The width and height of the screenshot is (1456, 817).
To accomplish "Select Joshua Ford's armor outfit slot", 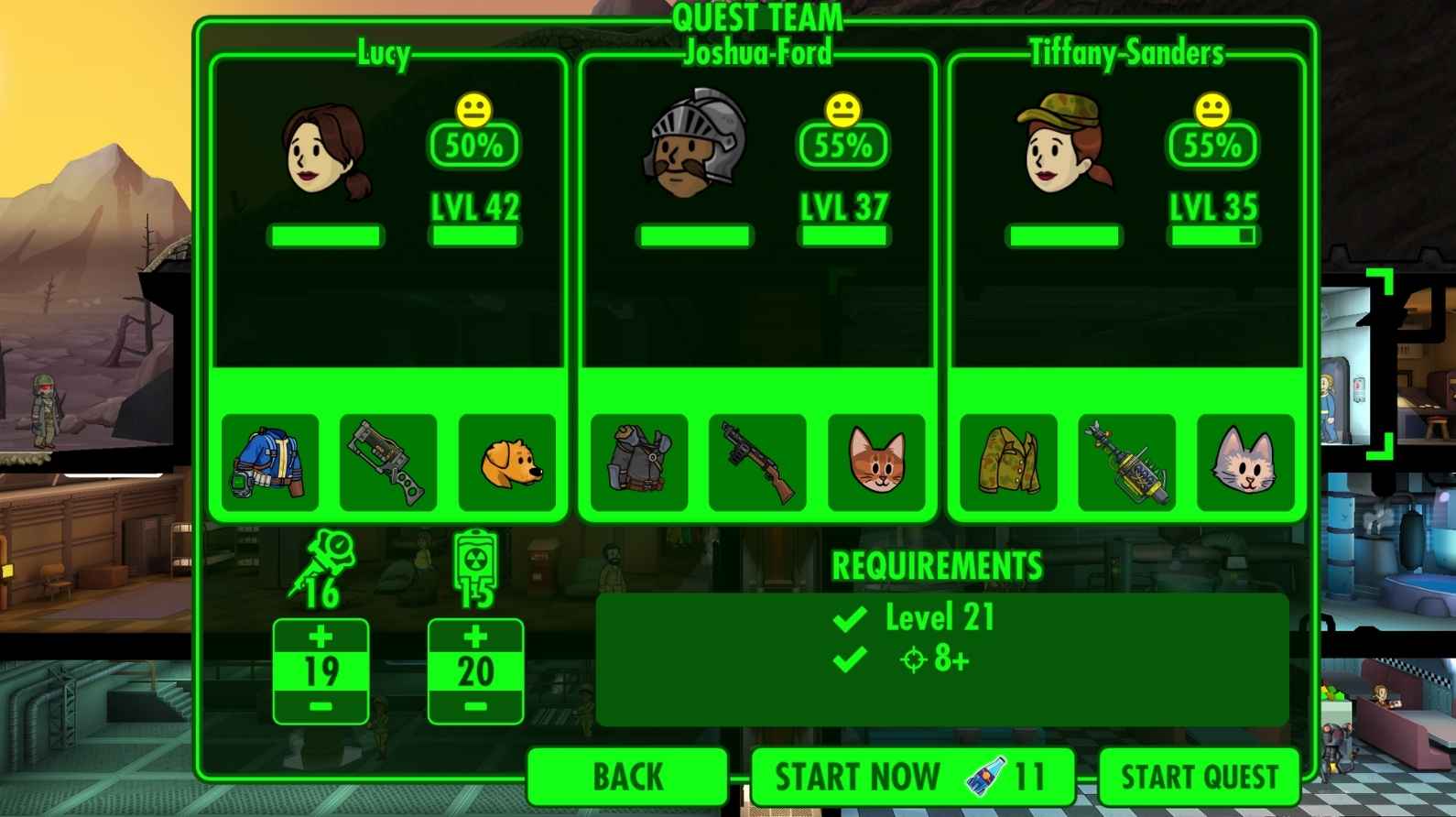I will (x=639, y=463).
